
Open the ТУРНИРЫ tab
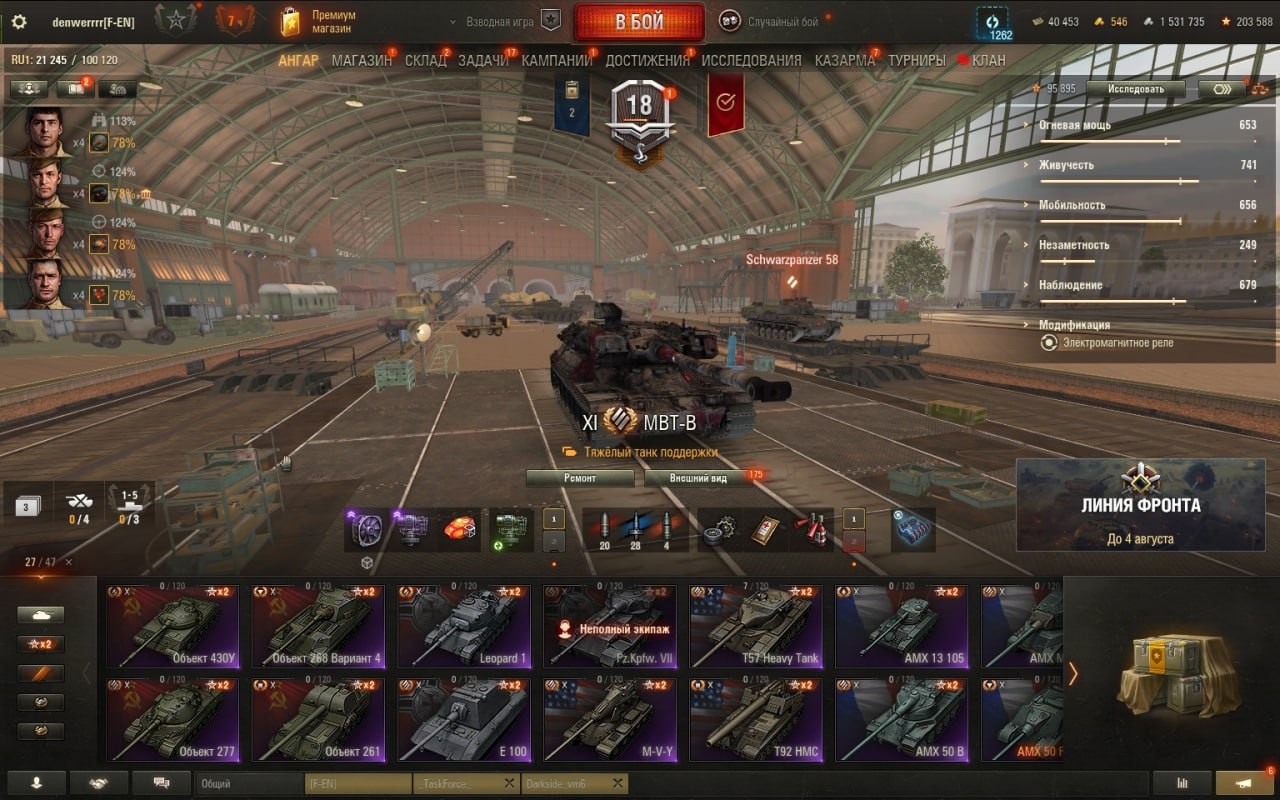point(916,60)
